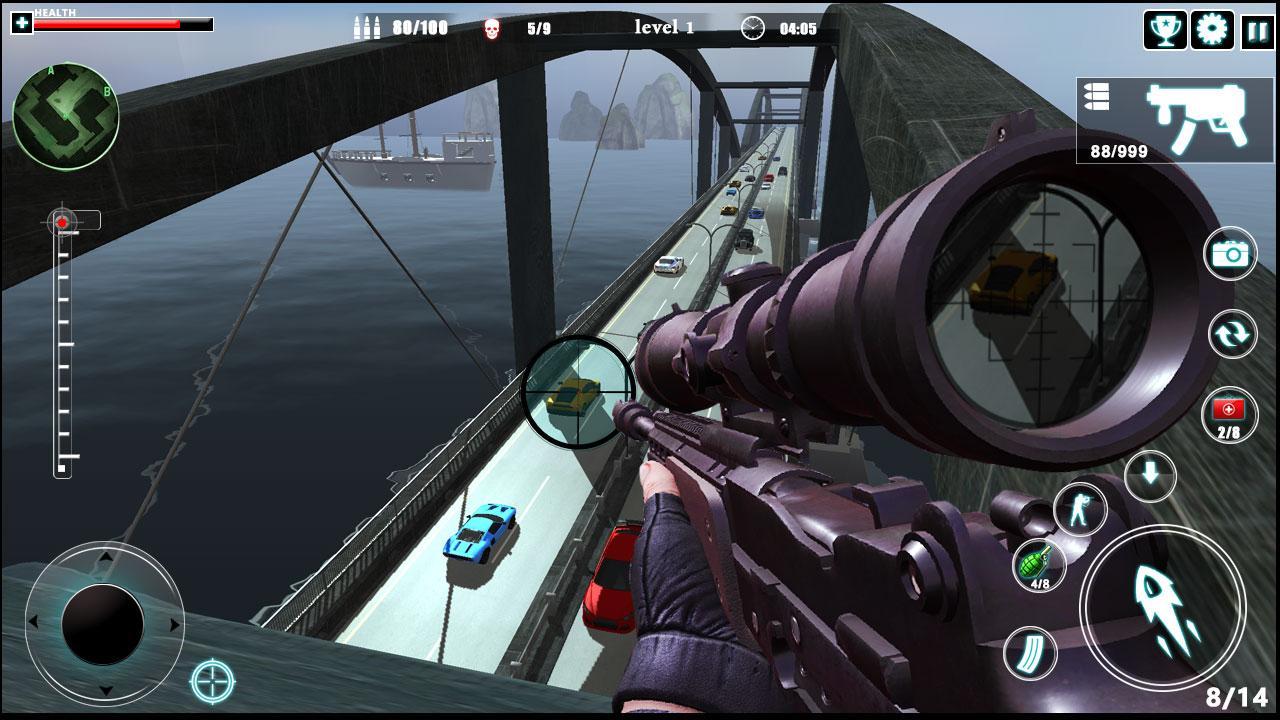This screenshot has width=1280, height=720.
Task: Tap the circular minimap
Action: [66, 116]
